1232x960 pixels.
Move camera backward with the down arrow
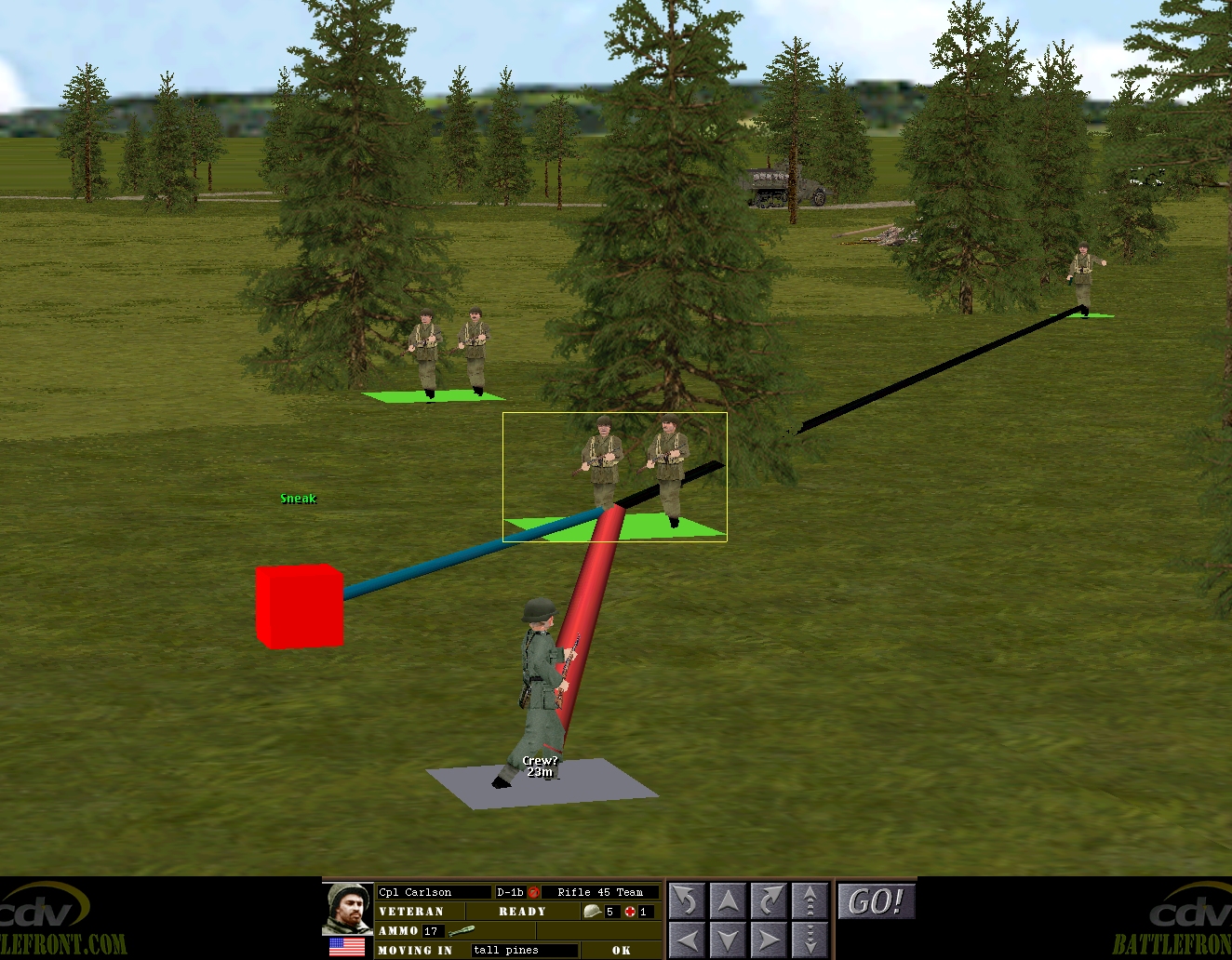[728, 940]
